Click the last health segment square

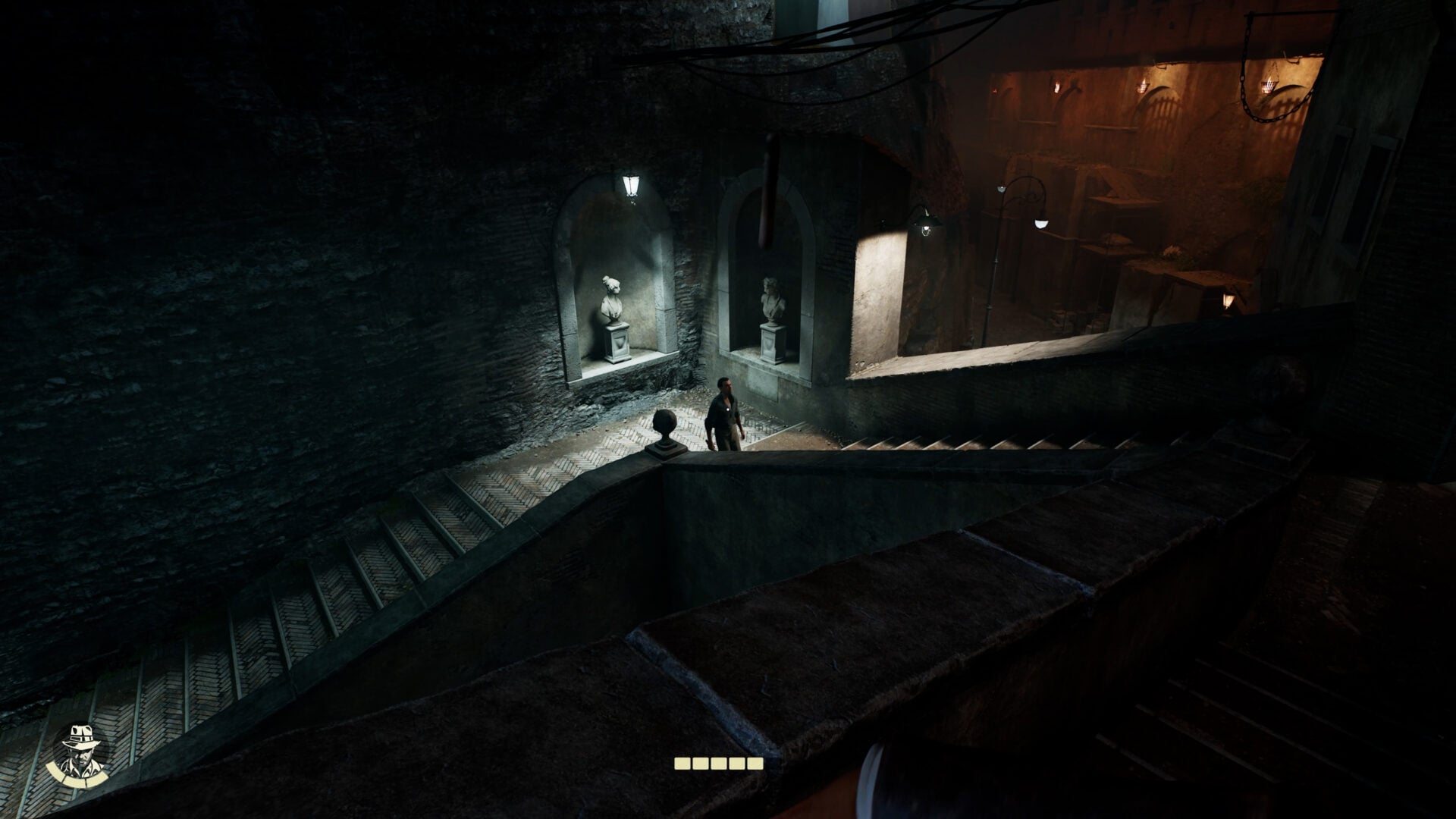pyautogui.click(x=755, y=764)
